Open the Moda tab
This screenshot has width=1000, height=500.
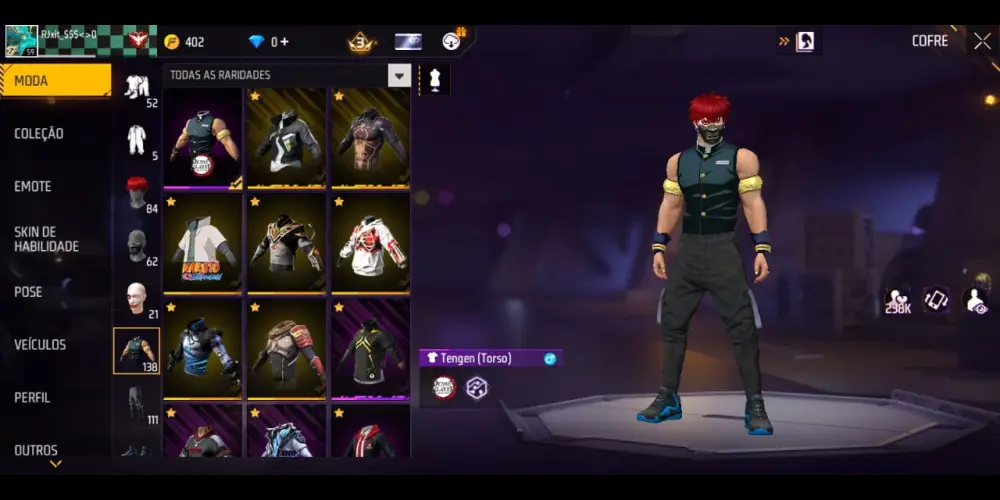click(55, 81)
